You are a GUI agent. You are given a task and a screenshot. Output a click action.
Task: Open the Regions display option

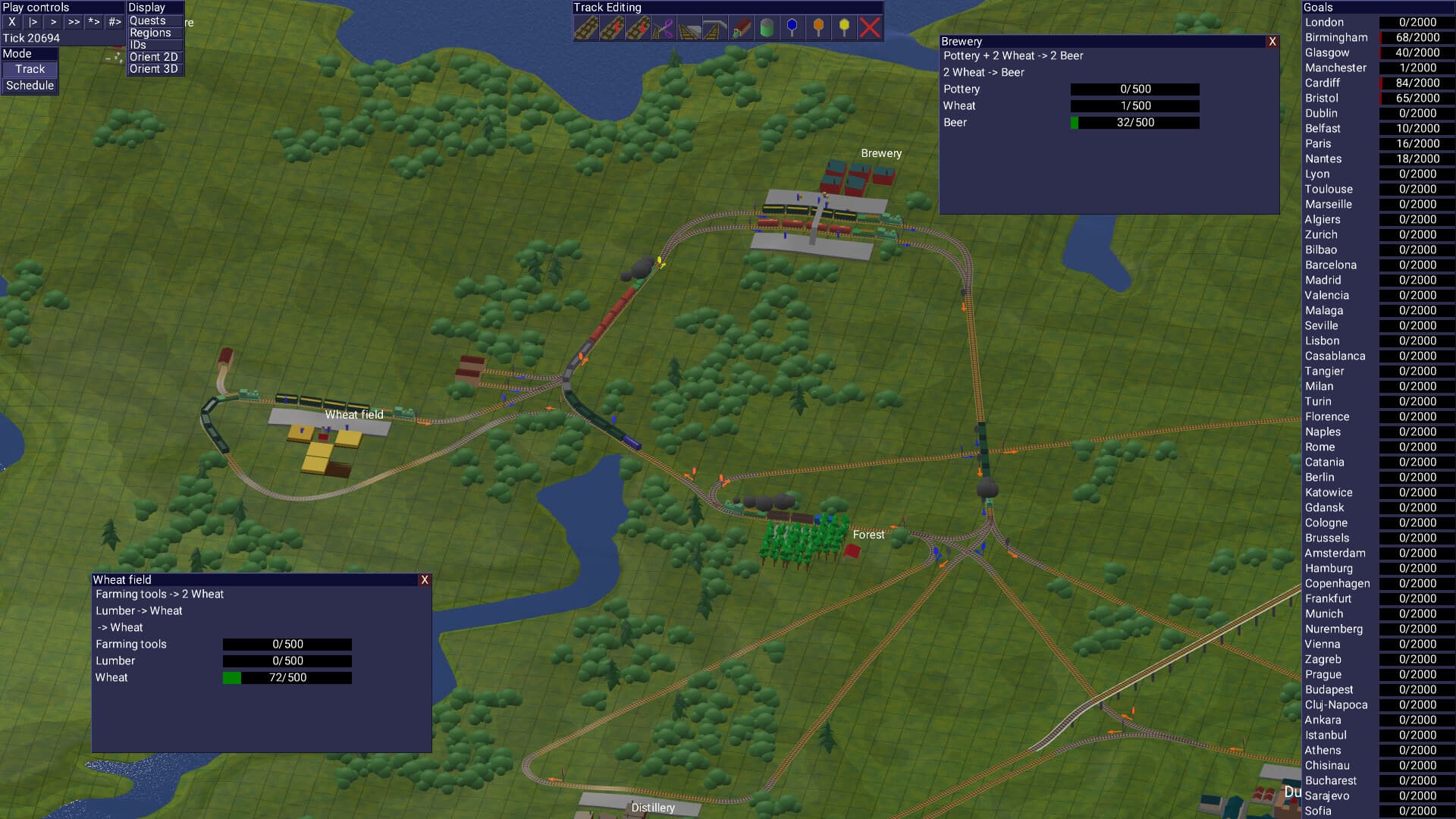[x=152, y=33]
